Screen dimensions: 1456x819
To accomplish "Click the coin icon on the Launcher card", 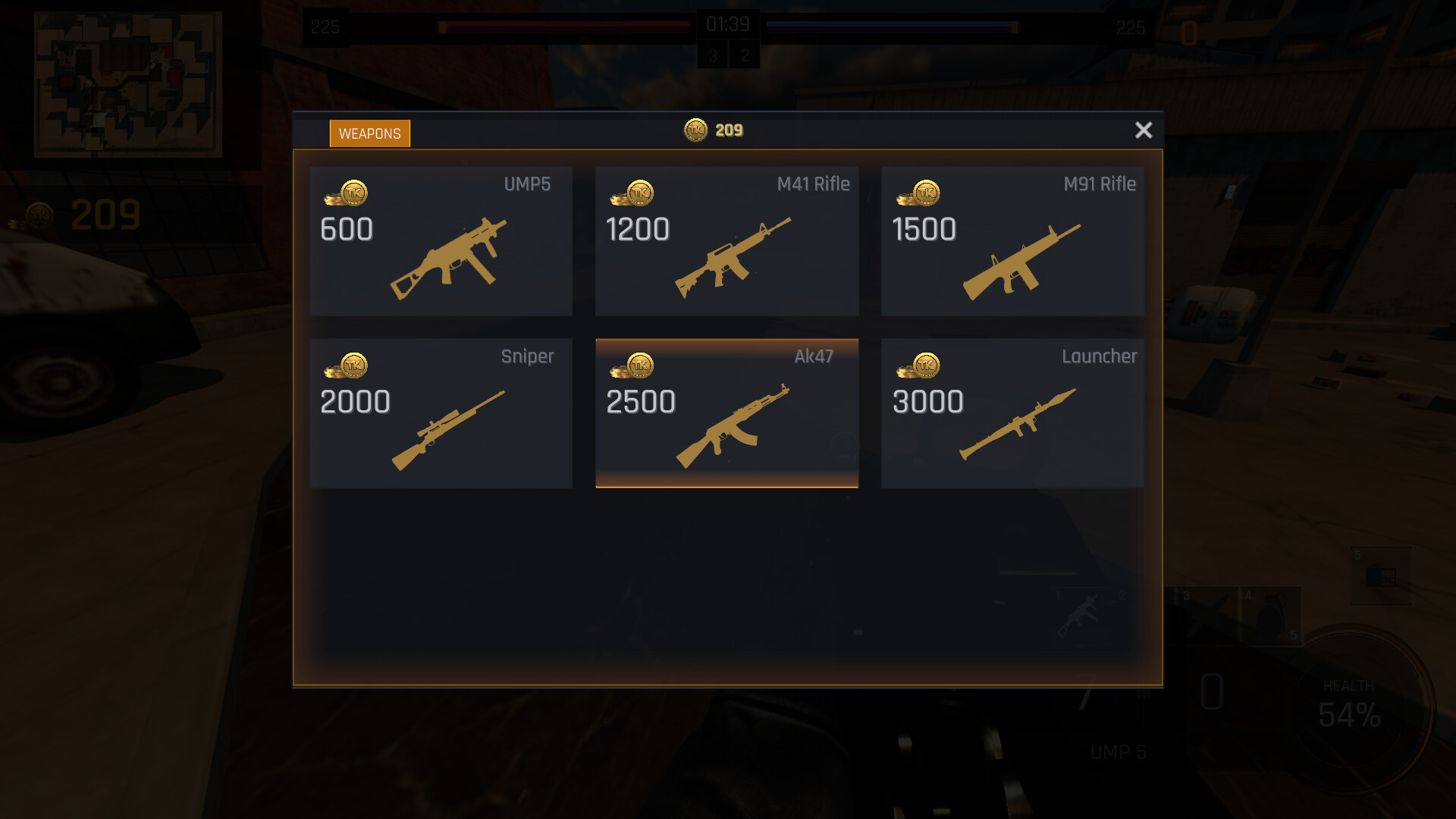I will (925, 366).
